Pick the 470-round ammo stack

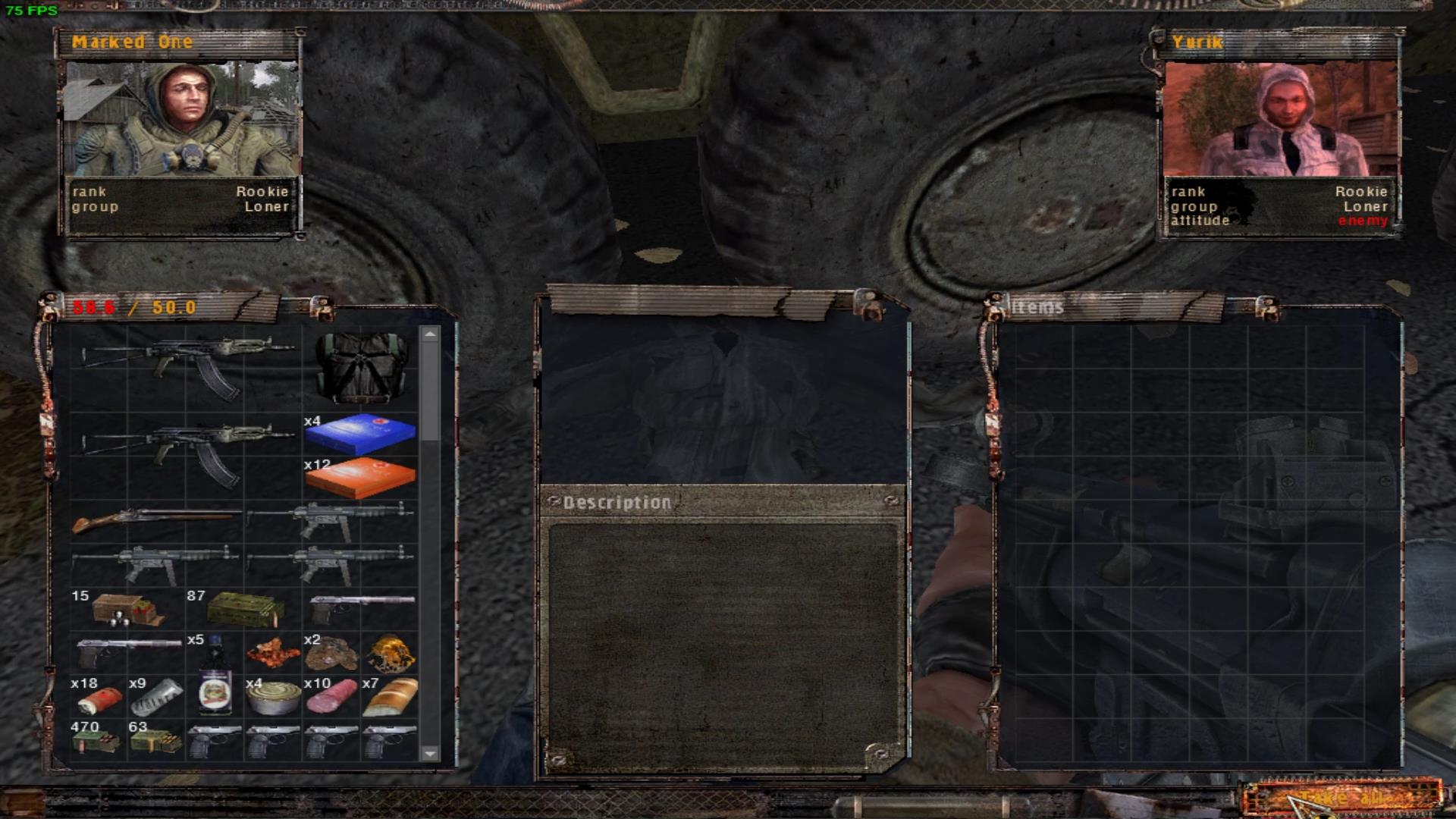click(97, 739)
